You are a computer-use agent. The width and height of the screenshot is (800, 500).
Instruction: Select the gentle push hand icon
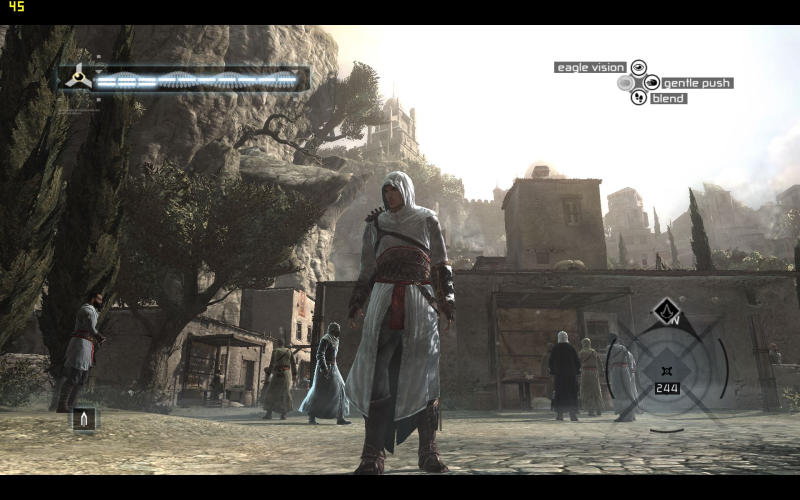[x=651, y=83]
